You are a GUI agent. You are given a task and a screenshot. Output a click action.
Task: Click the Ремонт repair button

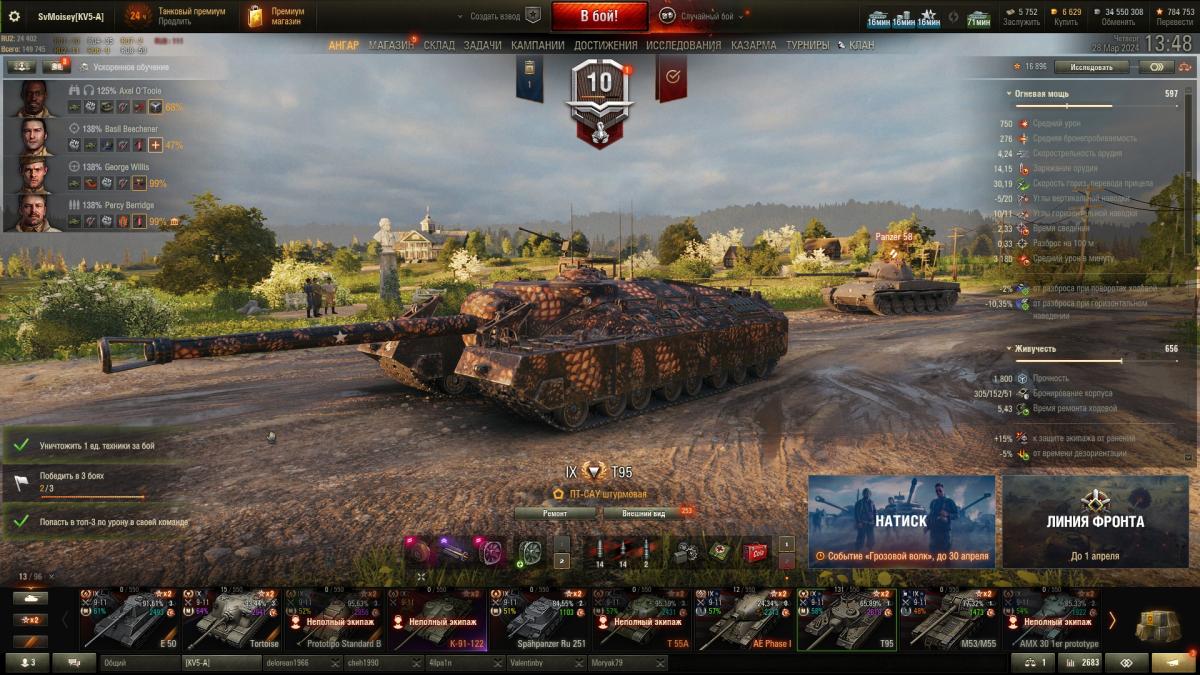pos(555,513)
